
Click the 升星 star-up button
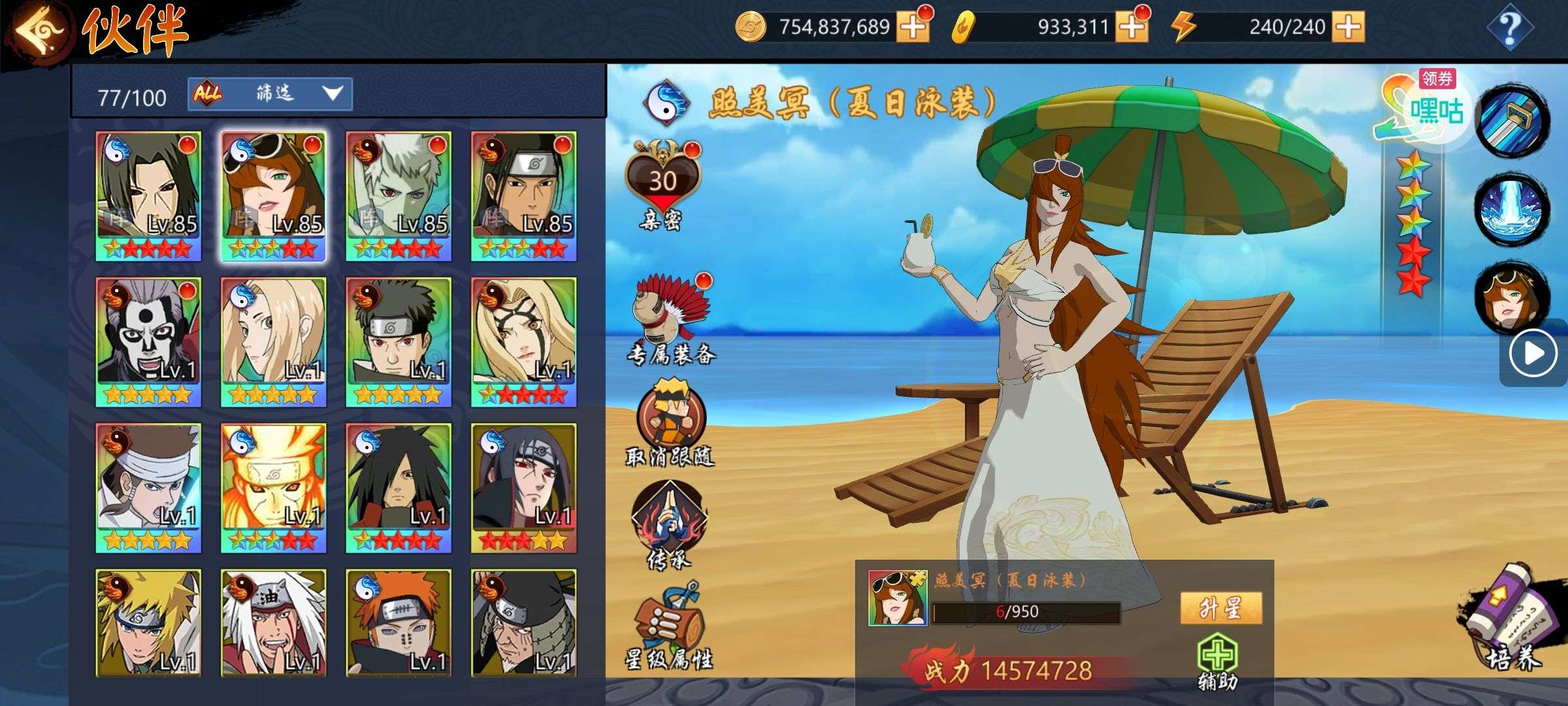point(1220,609)
